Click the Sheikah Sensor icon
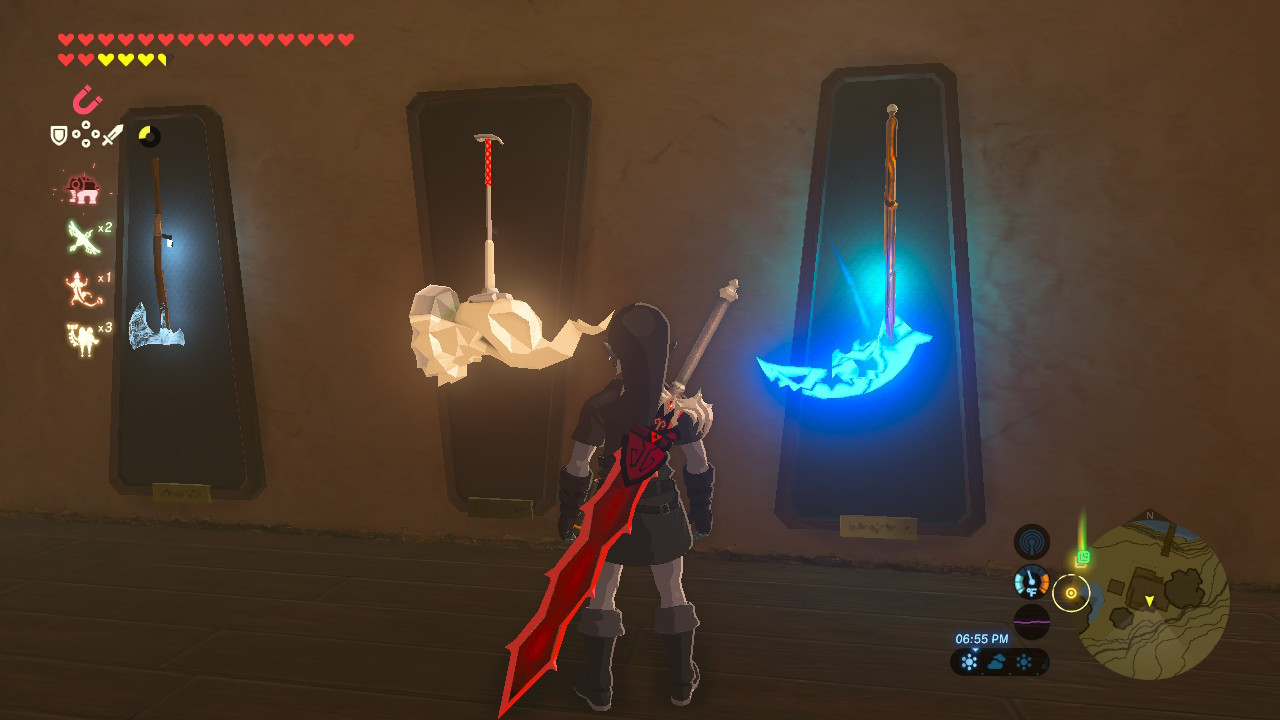The height and width of the screenshot is (720, 1280). pos(1031,540)
